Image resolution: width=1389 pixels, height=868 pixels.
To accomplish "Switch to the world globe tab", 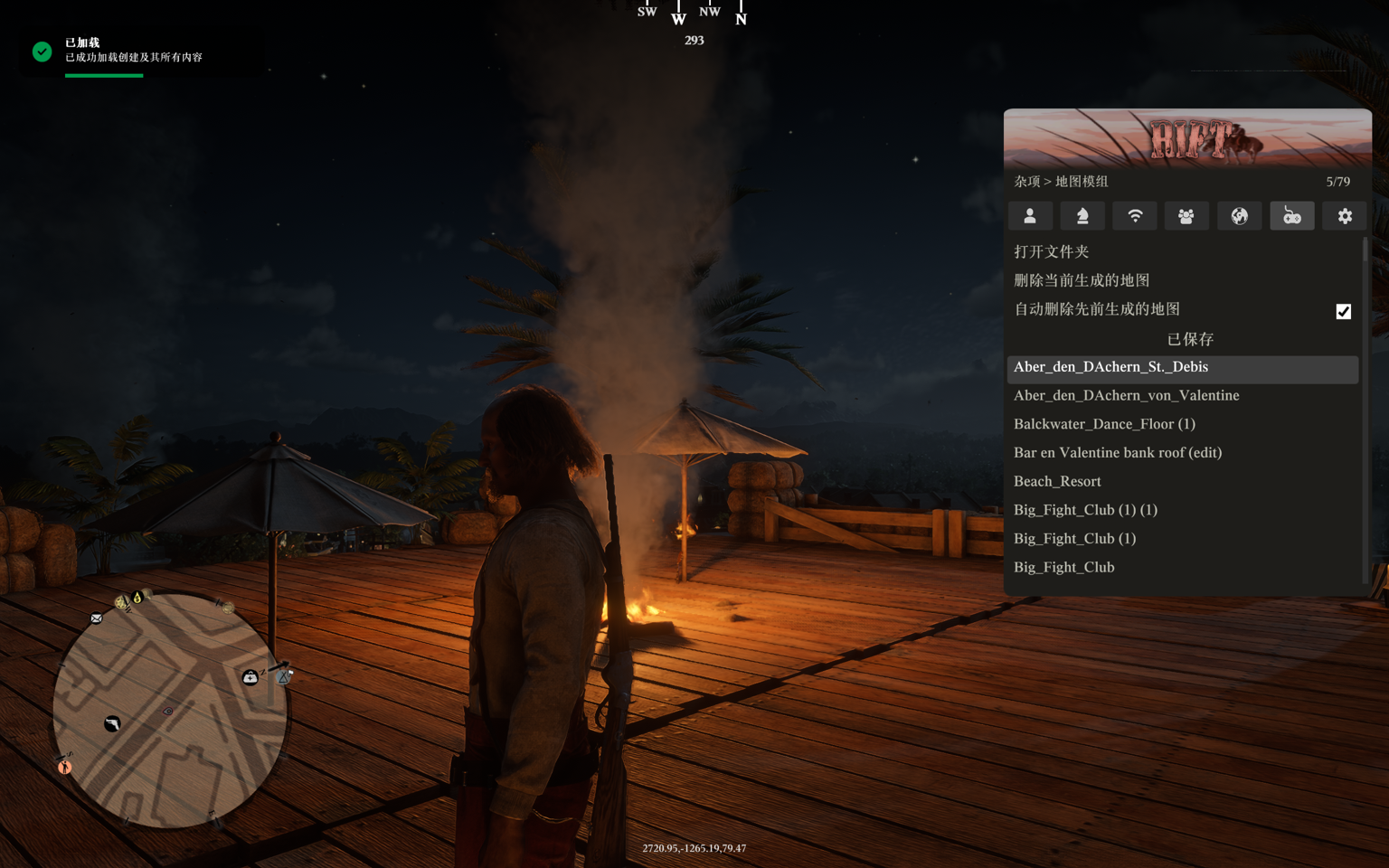I will 1239,216.
